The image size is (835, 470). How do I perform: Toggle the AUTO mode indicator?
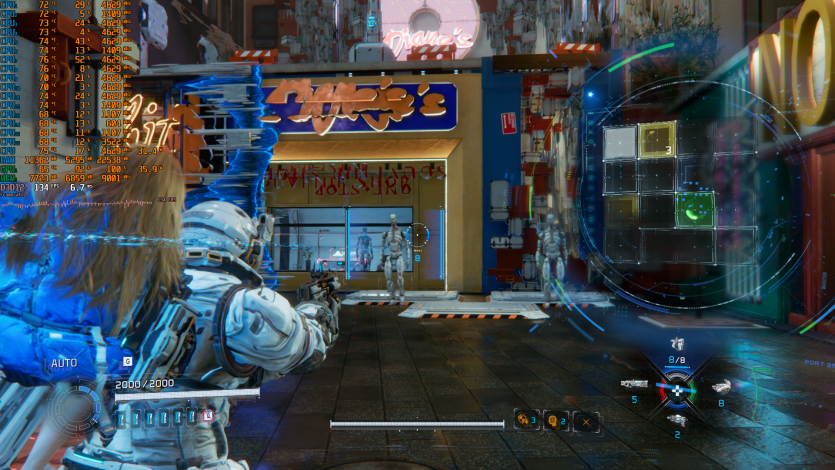[64, 363]
